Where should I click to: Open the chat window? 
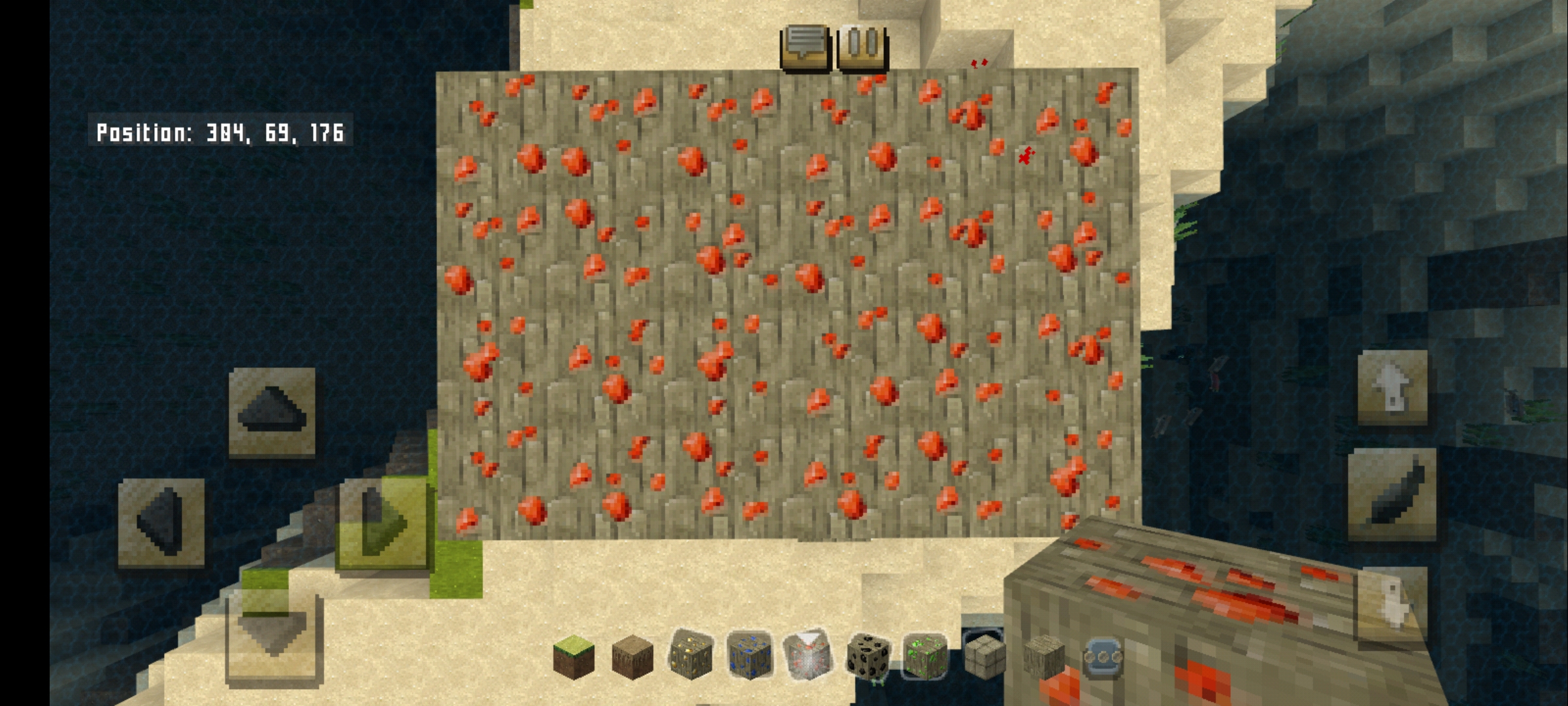point(806,48)
